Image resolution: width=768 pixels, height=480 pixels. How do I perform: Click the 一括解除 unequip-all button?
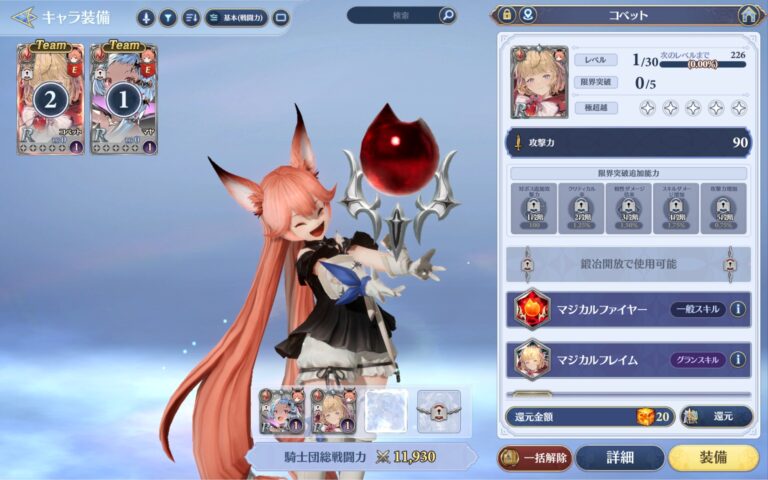pos(535,458)
